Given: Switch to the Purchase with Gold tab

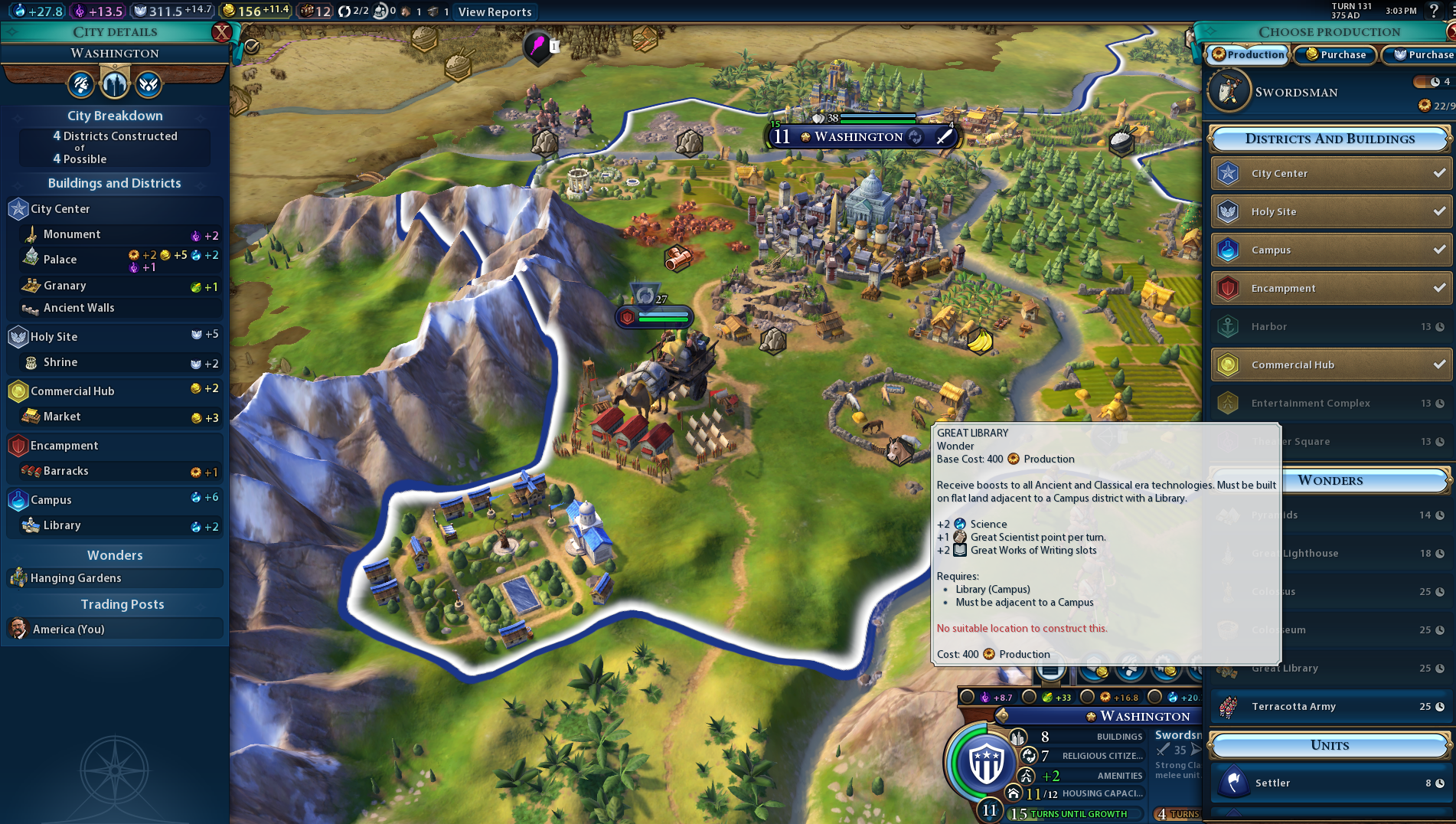Looking at the screenshot, I should (1334, 54).
